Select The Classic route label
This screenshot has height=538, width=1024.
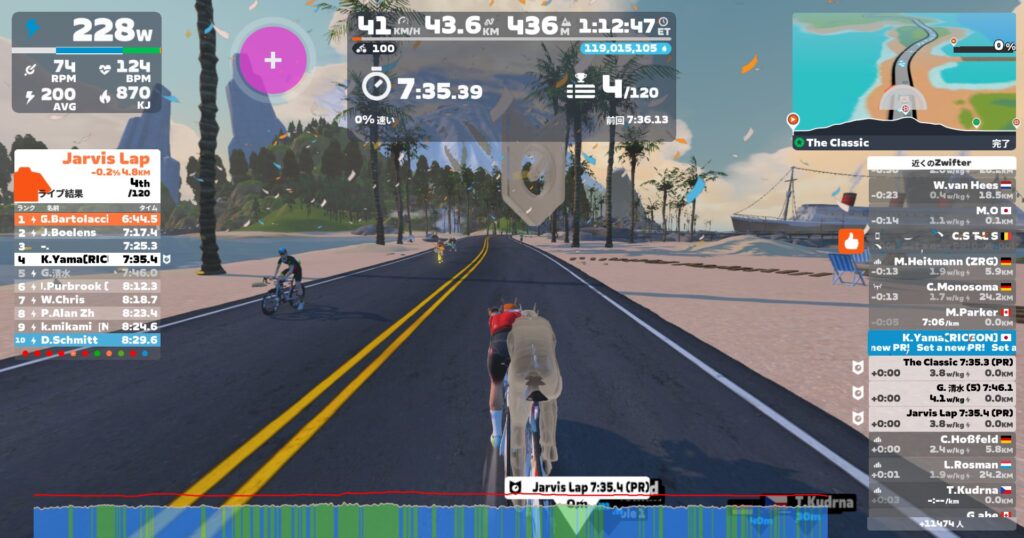tap(838, 143)
